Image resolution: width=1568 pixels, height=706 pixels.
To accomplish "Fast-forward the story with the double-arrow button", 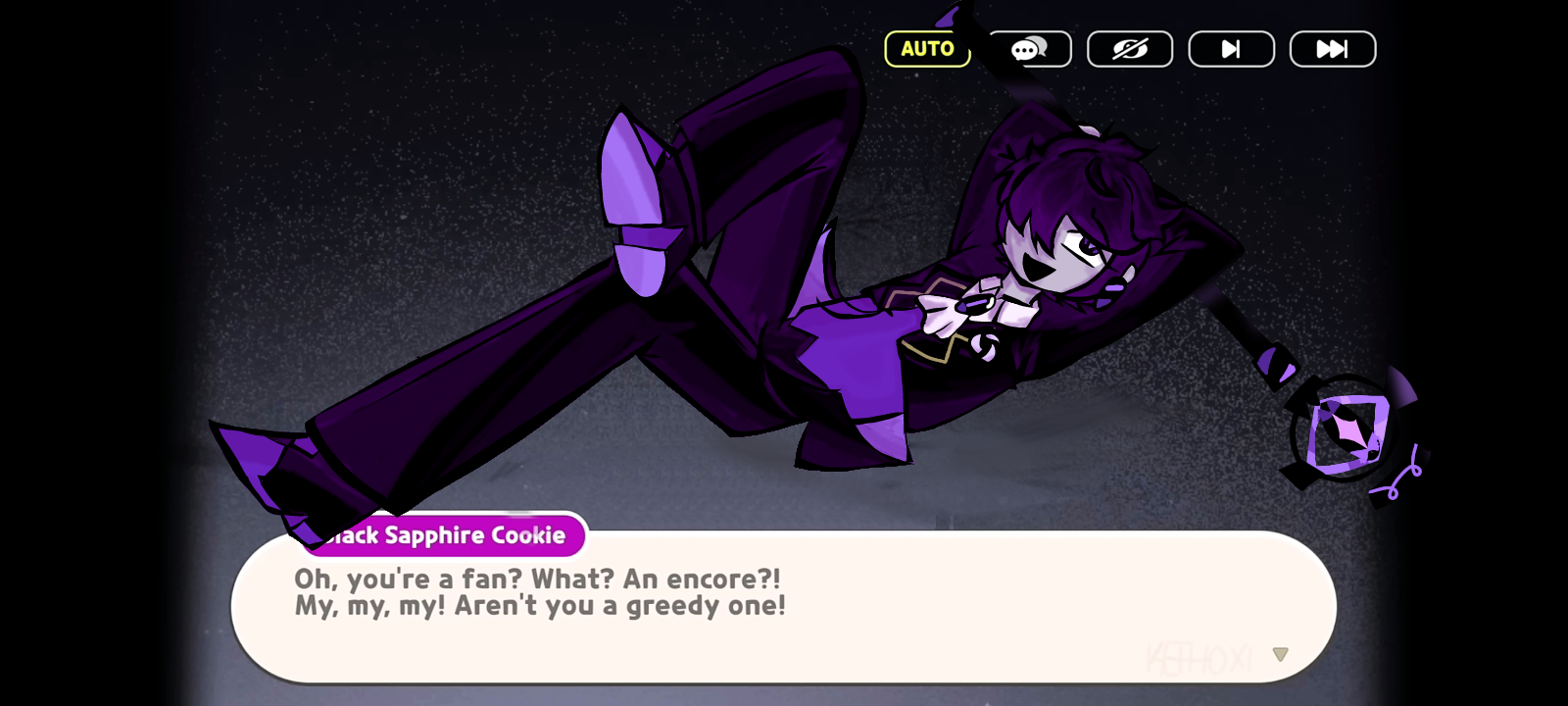I will (x=1332, y=49).
